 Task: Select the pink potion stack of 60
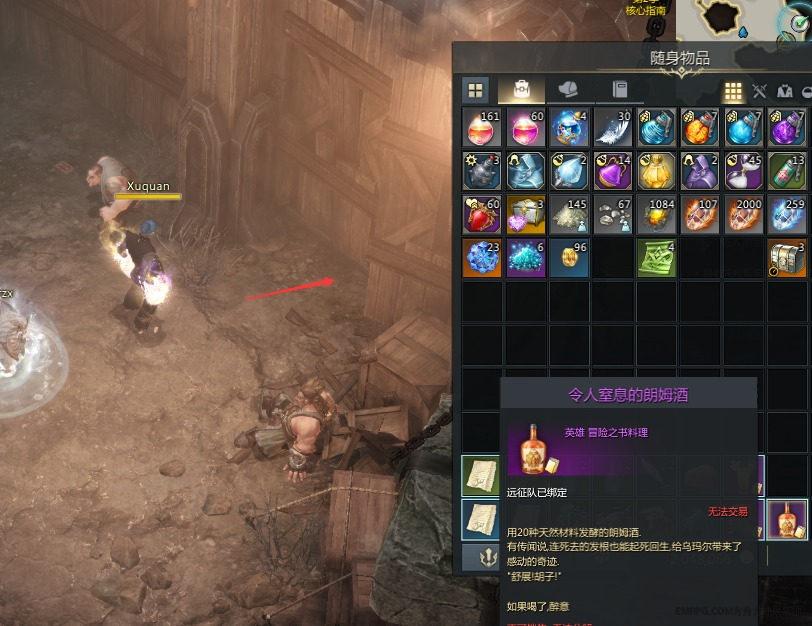point(527,128)
